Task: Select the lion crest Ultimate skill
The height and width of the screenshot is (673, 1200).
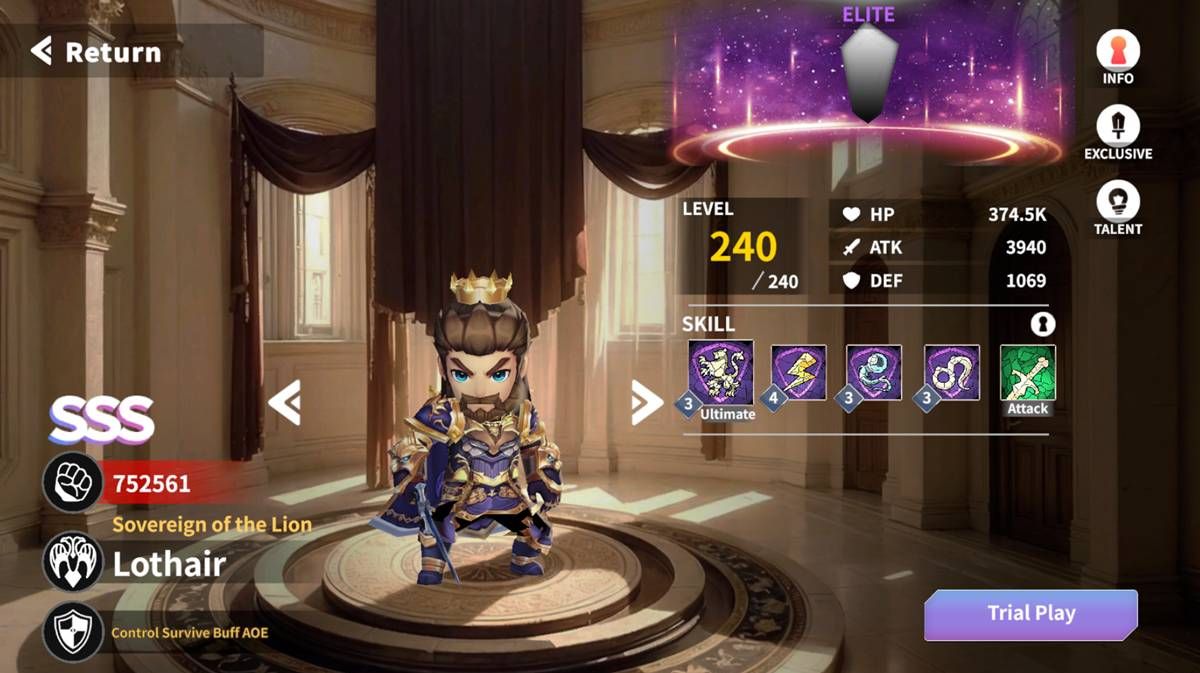Action: (x=721, y=373)
